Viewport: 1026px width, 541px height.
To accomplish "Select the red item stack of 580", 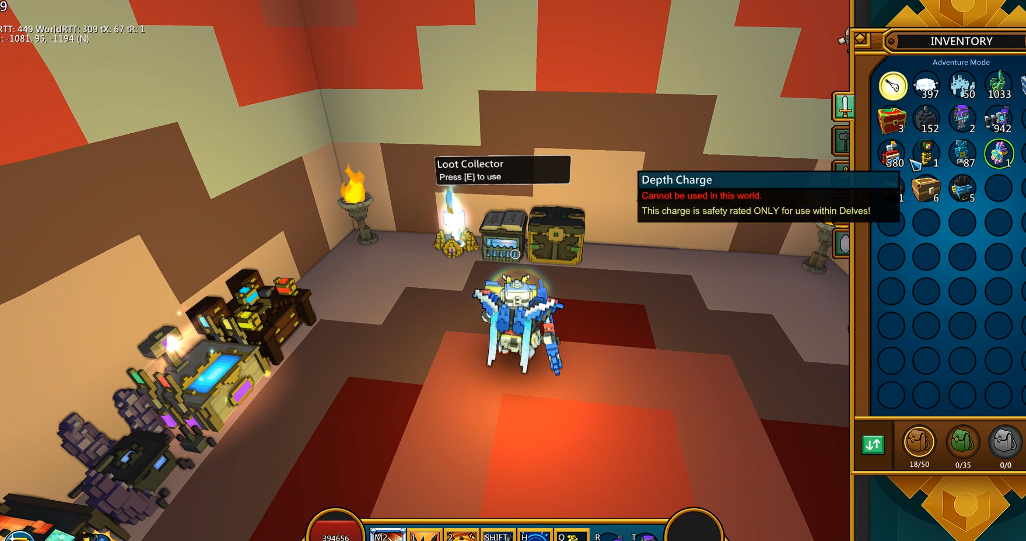I will click(892, 154).
